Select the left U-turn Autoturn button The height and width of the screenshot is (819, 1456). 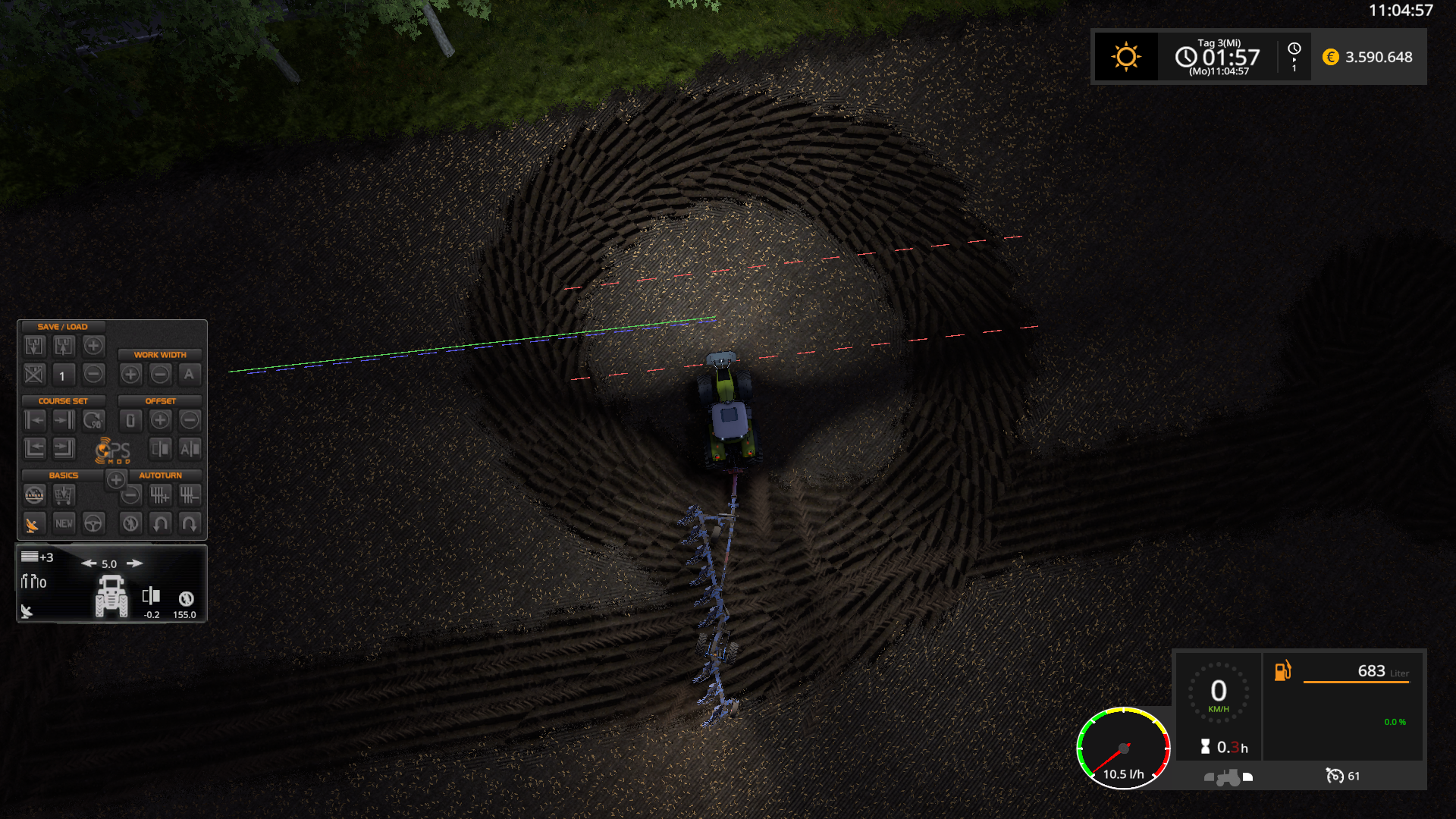click(x=160, y=523)
